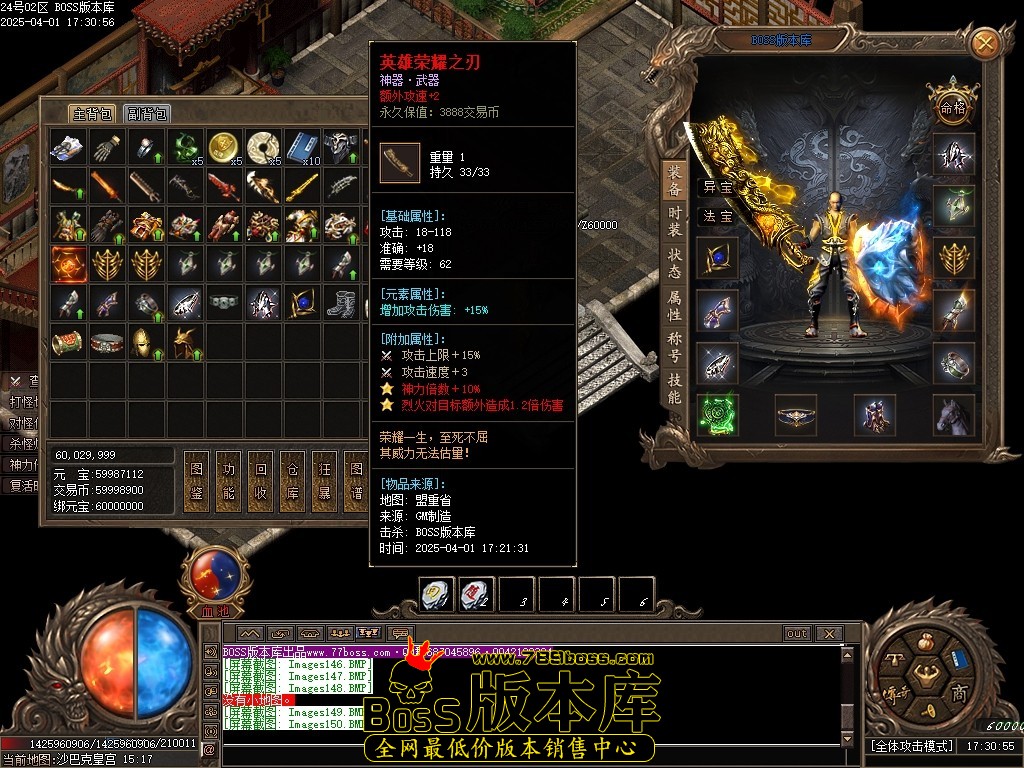The height and width of the screenshot is (768, 1024).
Task: Select the horse mount equipment slot
Action: 953,414
